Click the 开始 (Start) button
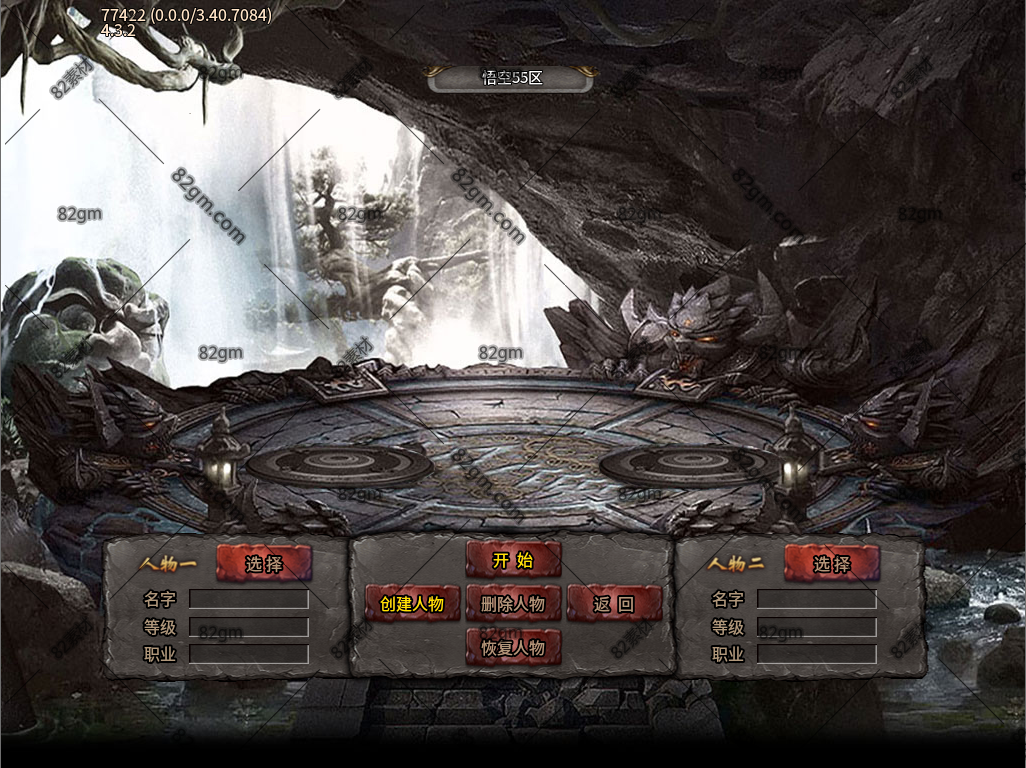 coord(513,561)
